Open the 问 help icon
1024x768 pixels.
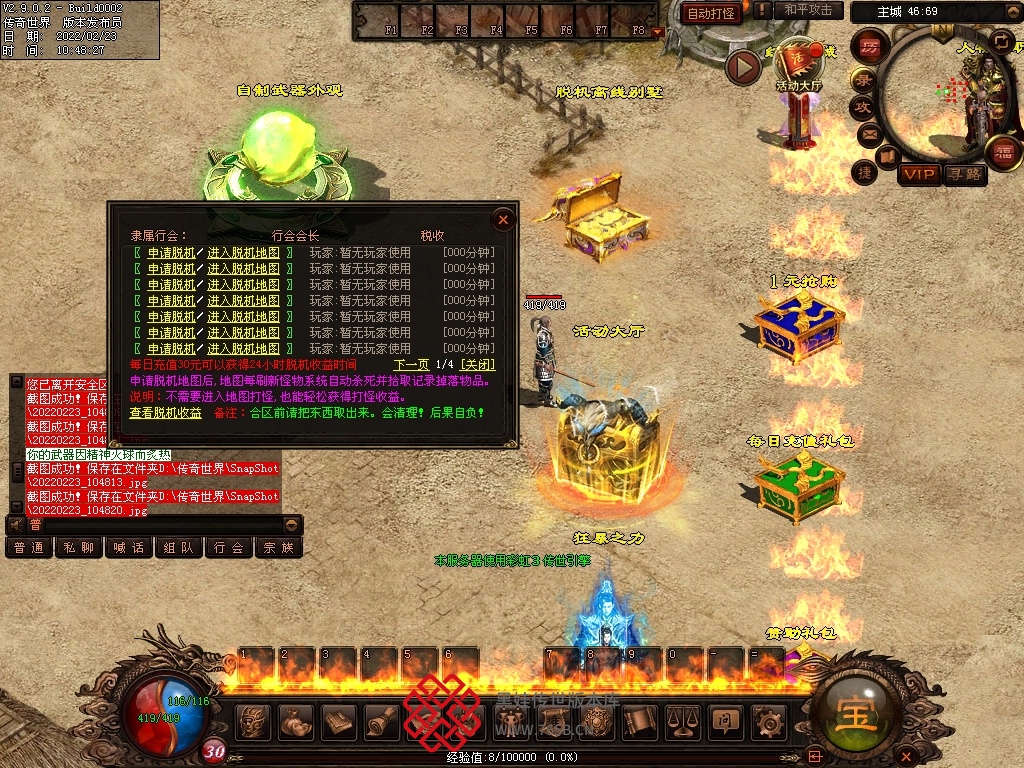pyautogui.click(x=724, y=720)
